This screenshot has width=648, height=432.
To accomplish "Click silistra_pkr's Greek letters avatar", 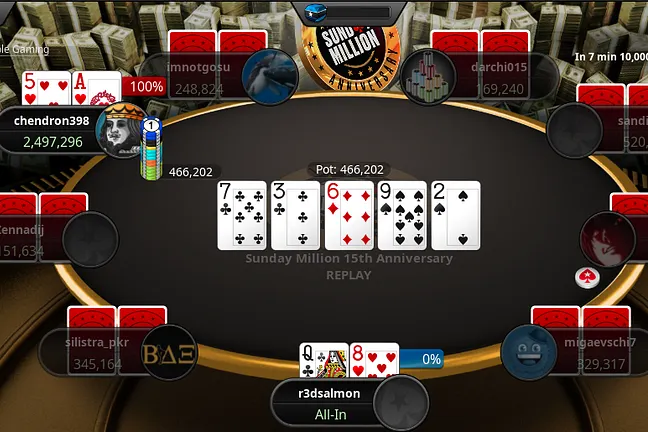I will coord(169,353).
